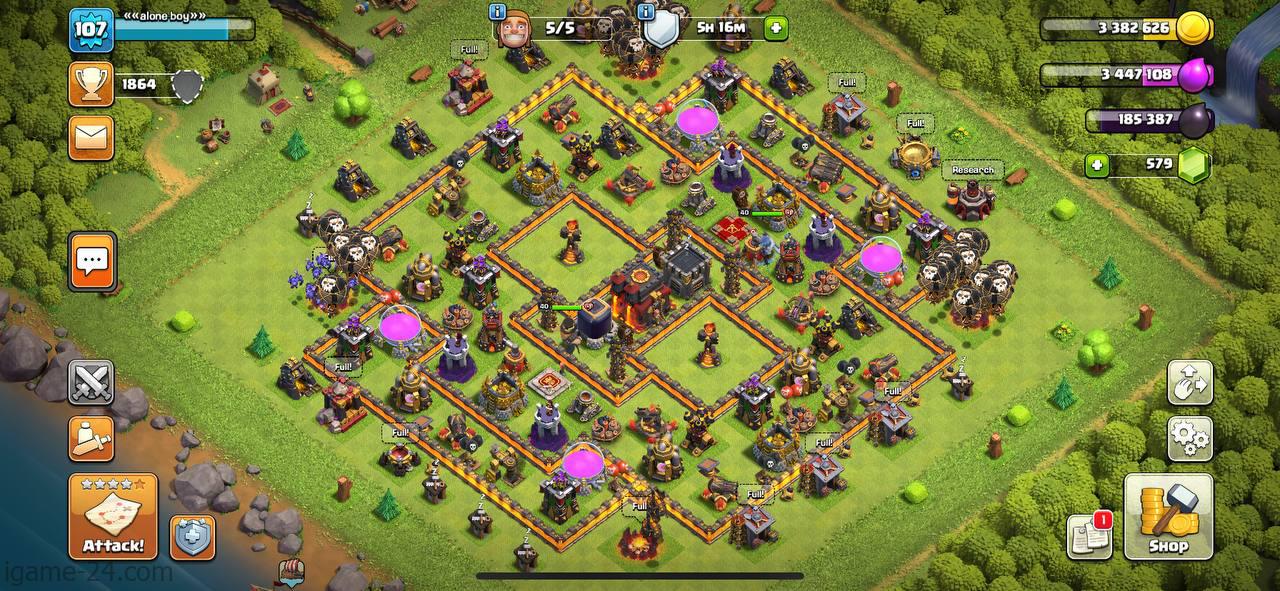The height and width of the screenshot is (591, 1280).
Task: Open the army overview button
Action: point(91,439)
